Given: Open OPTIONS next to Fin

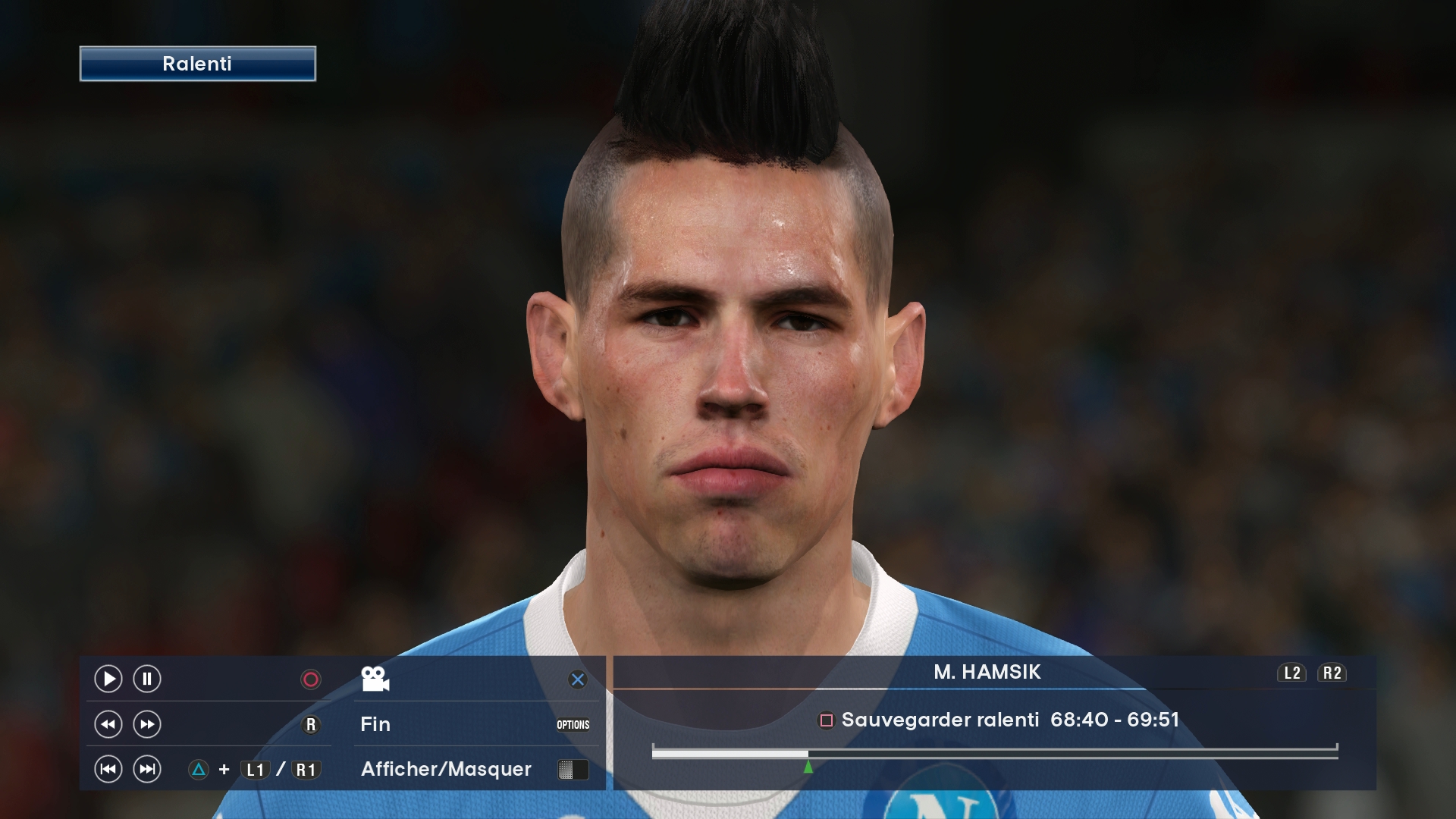Looking at the screenshot, I should [574, 724].
